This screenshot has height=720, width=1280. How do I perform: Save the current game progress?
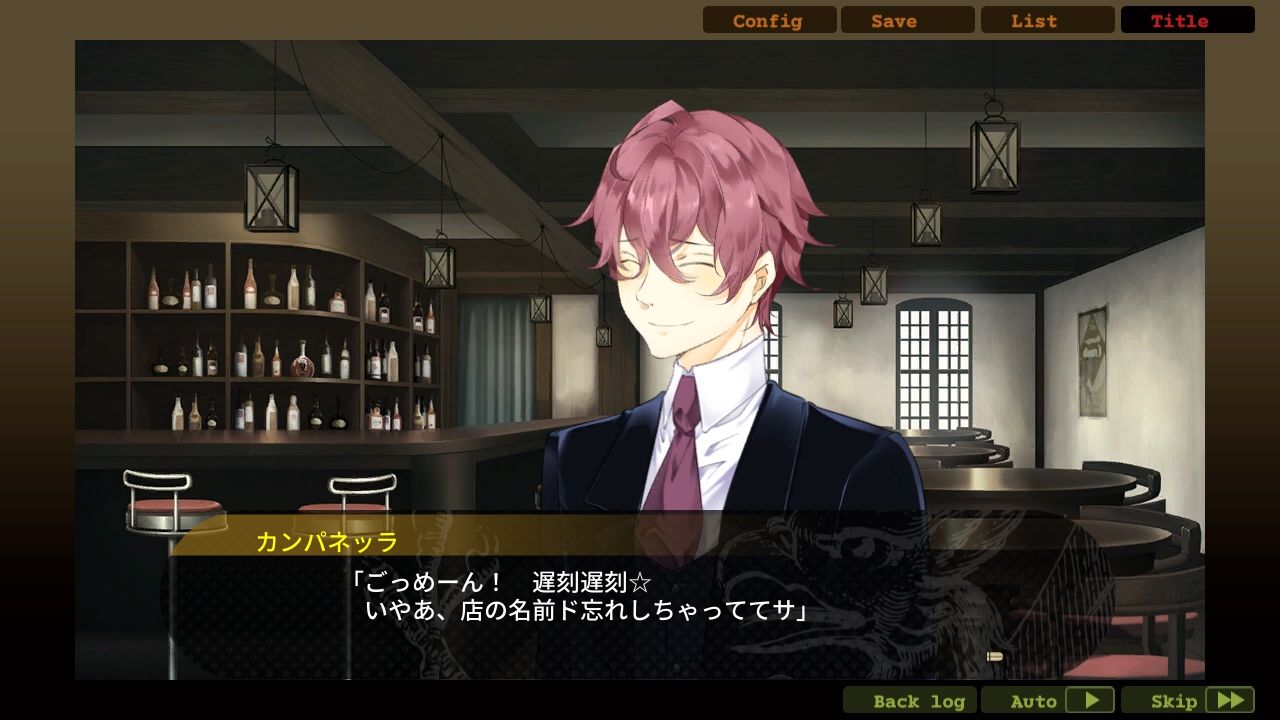click(907, 20)
